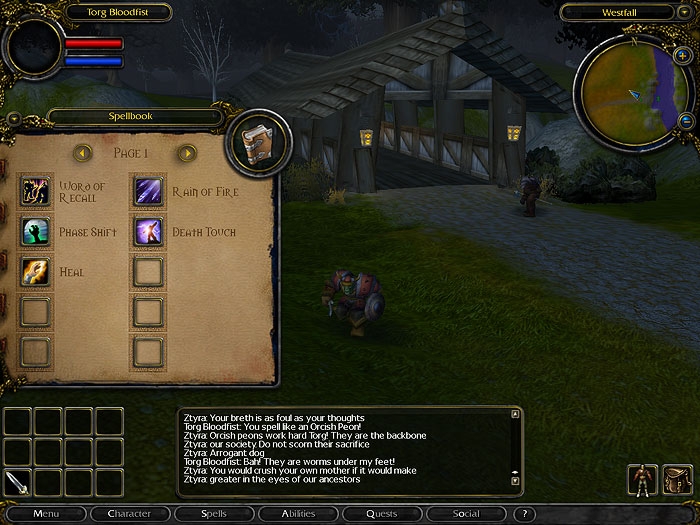Image resolution: width=700 pixels, height=525 pixels.
Task: Pick the Heal spell icon
Action: pyautogui.click(x=36, y=271)
